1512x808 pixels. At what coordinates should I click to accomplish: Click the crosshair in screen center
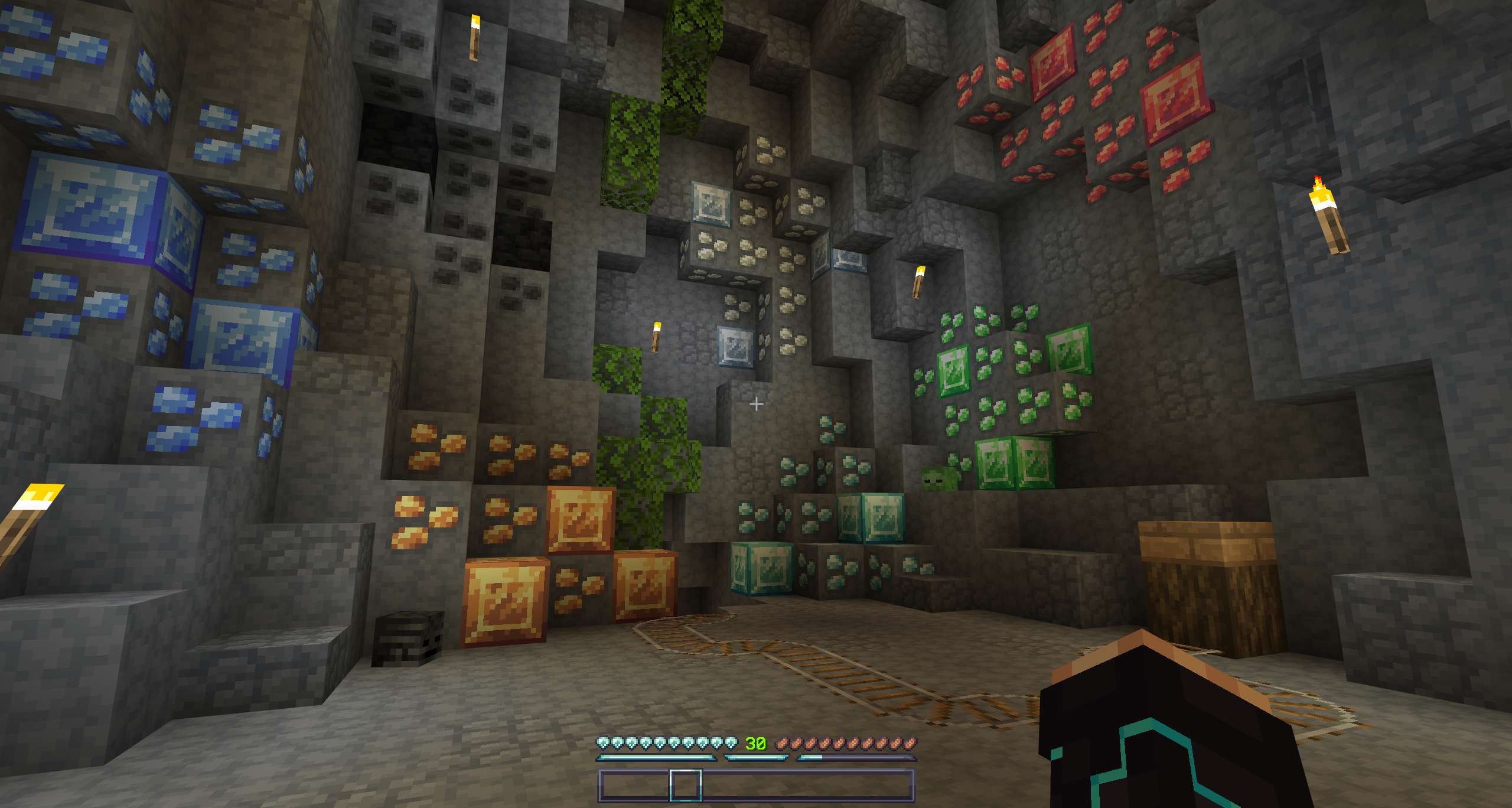(755, 403)
